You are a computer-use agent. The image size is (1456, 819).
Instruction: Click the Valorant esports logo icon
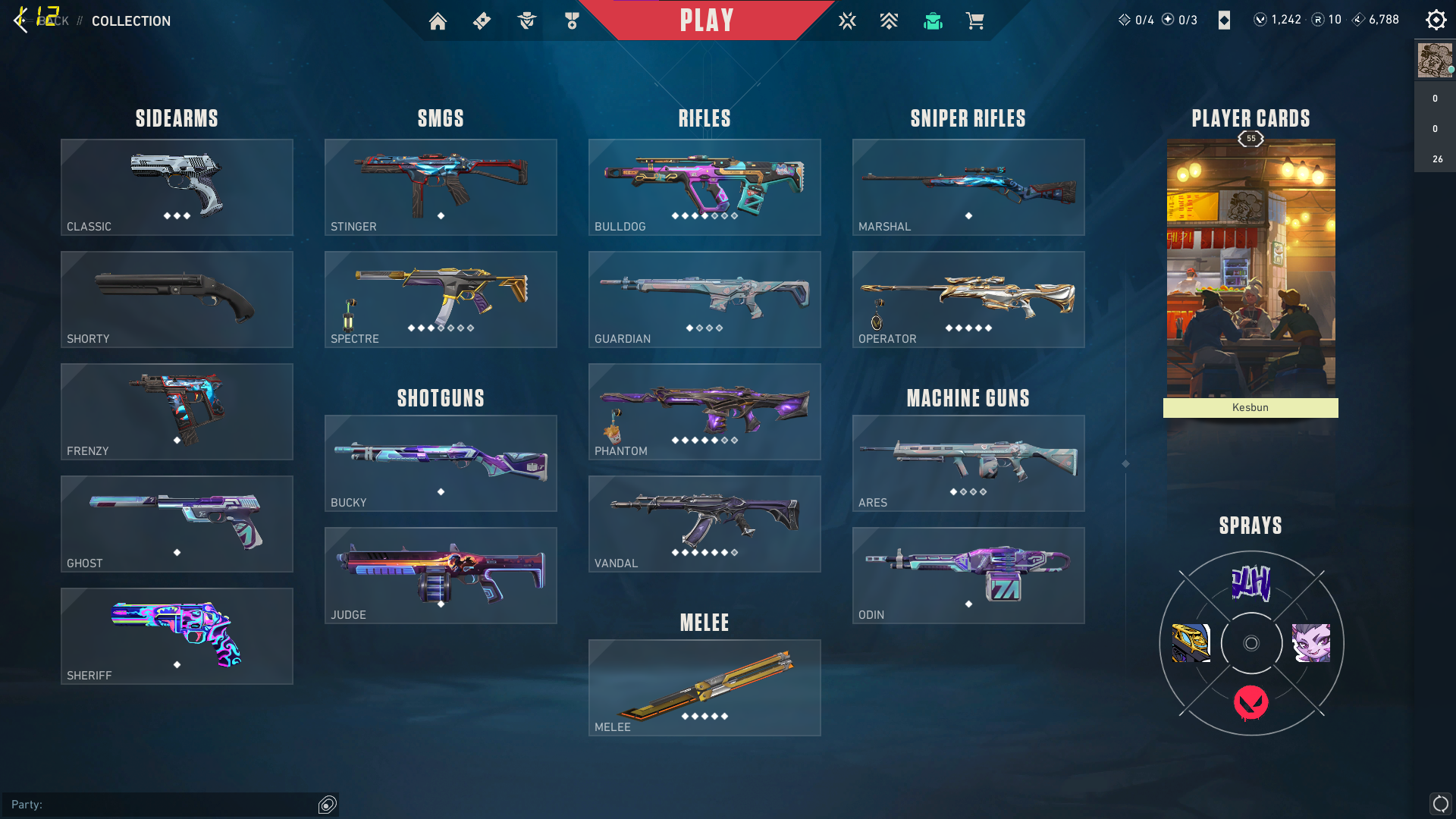click(847, 20)
